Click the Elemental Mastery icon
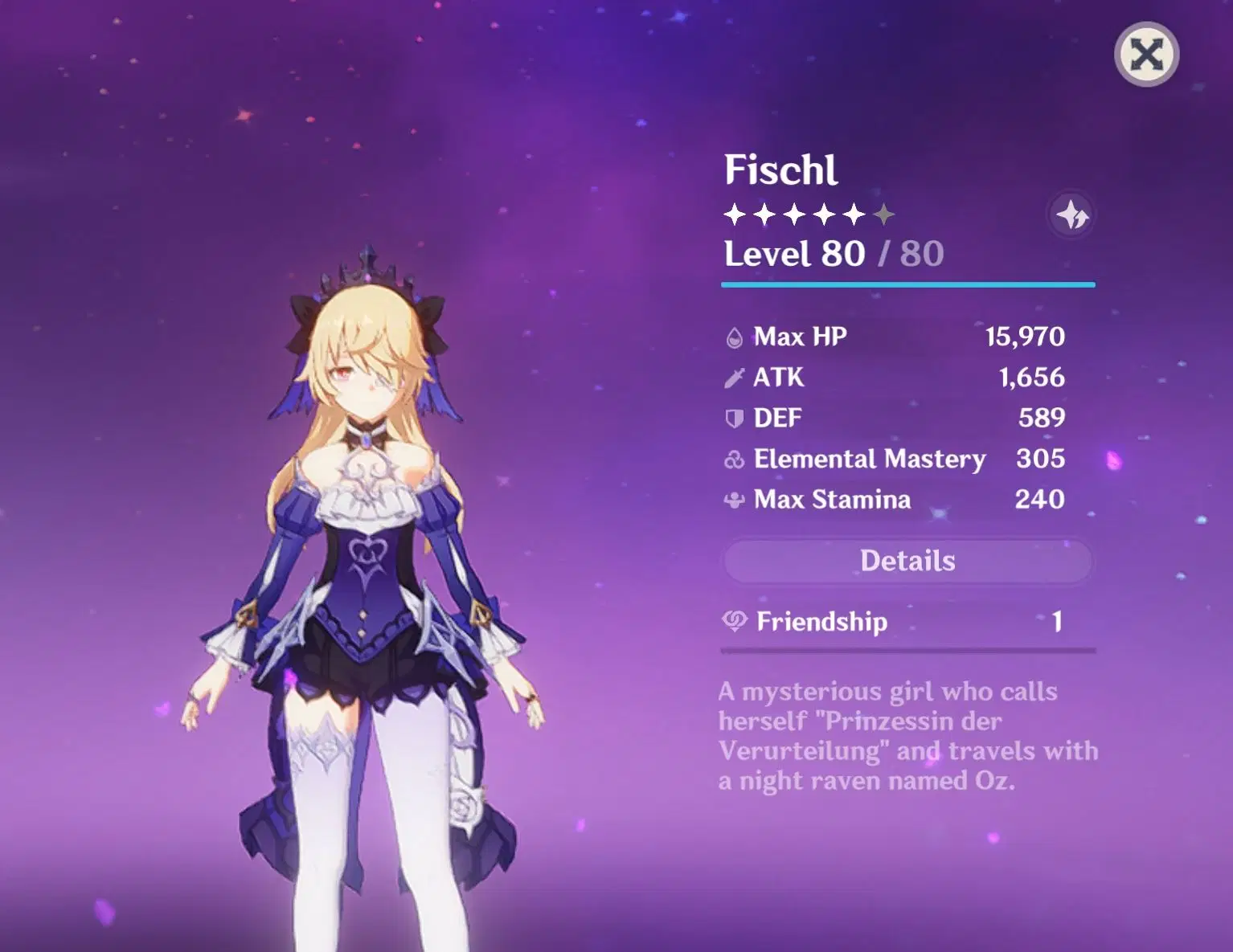This screenshot has height=952, width=1233. pyautogui.click(x=734, y=459)
